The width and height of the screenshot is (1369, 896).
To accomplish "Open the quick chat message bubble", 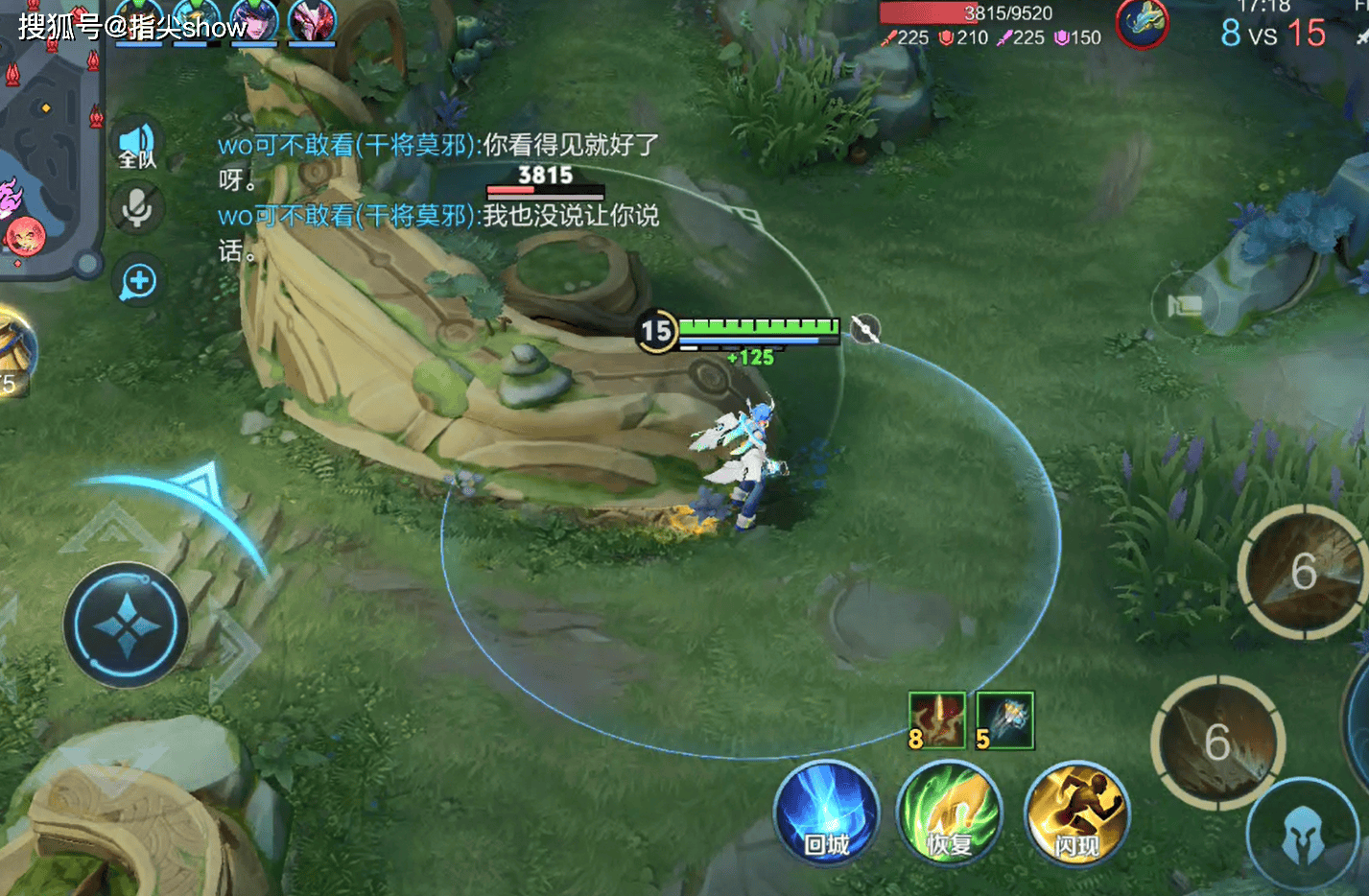I will tap(139, 282).
